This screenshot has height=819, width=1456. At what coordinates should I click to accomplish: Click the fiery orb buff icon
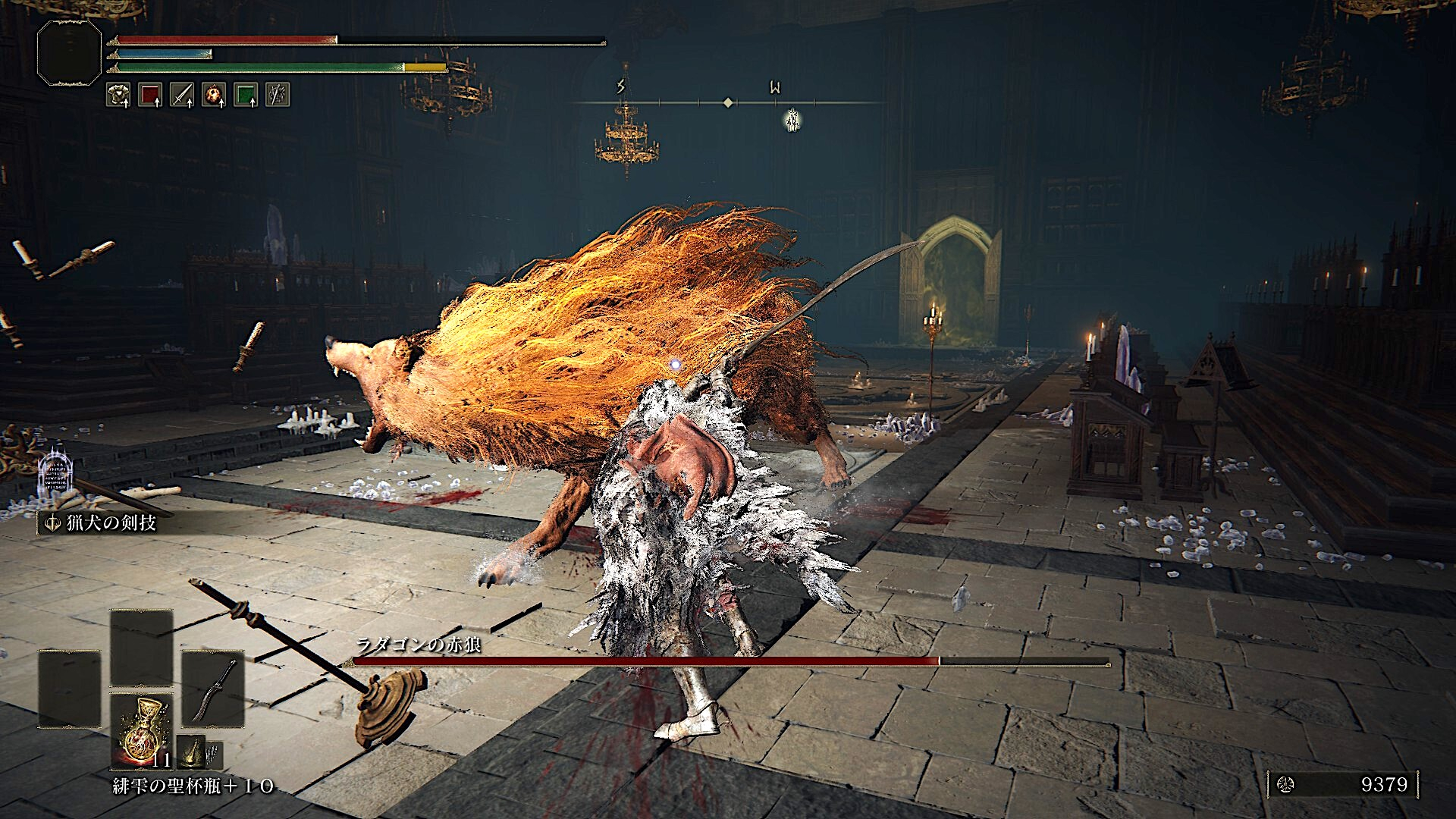[x=213, y=95]
